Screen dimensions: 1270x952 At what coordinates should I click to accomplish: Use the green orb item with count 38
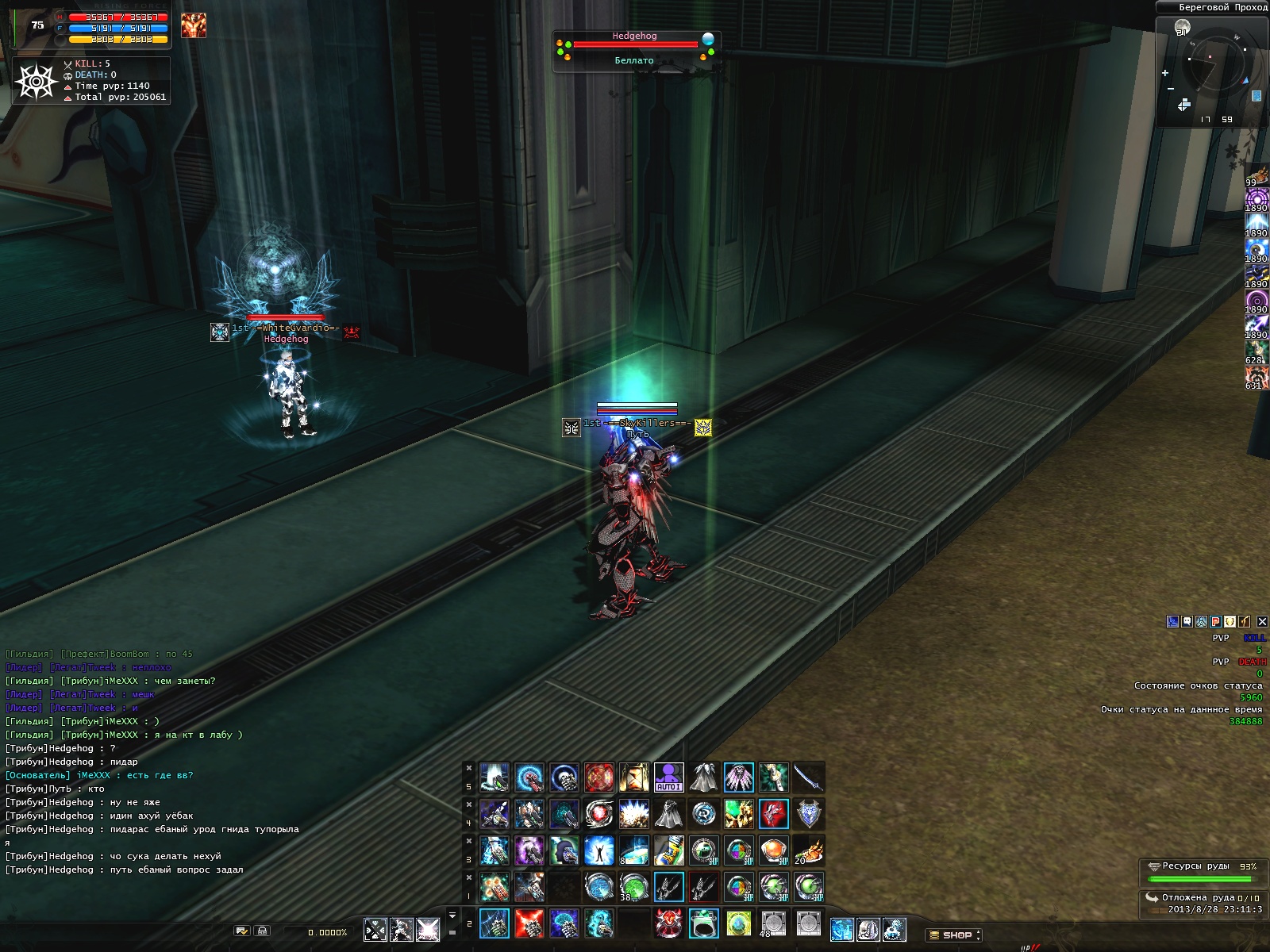click(633, 886)
